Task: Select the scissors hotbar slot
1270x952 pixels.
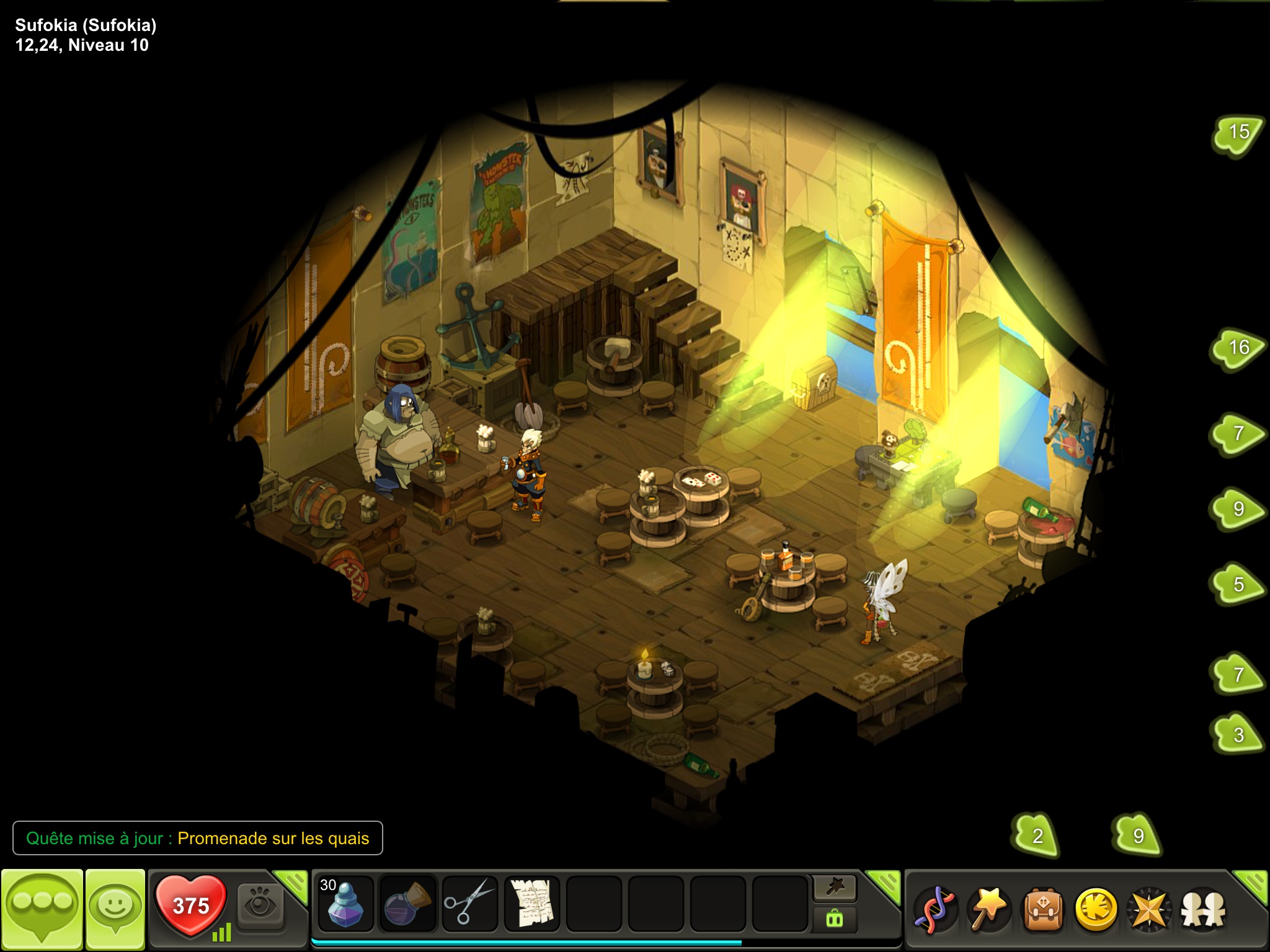Action: point(469,904)
